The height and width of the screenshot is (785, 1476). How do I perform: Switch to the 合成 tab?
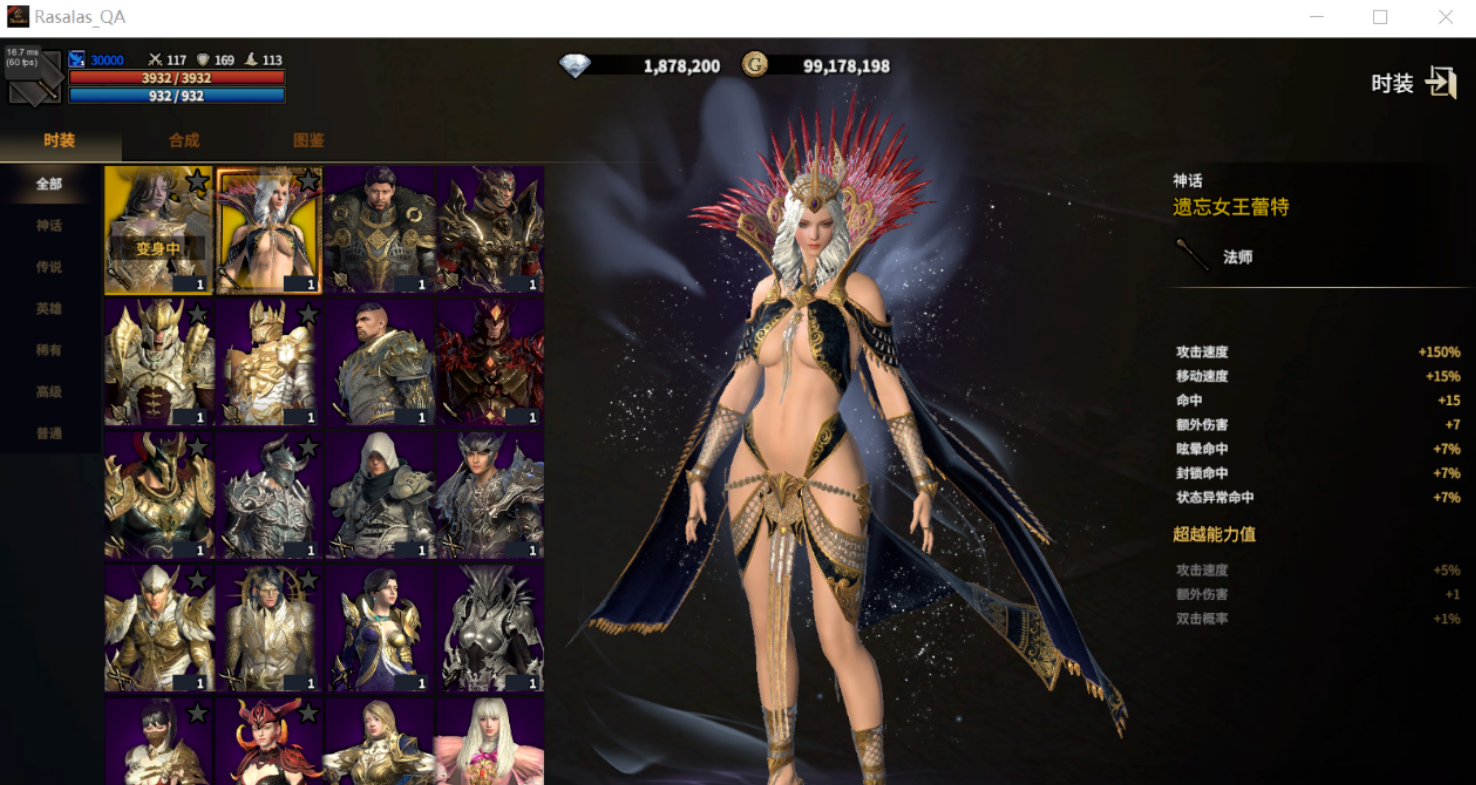tap(184, 141)
